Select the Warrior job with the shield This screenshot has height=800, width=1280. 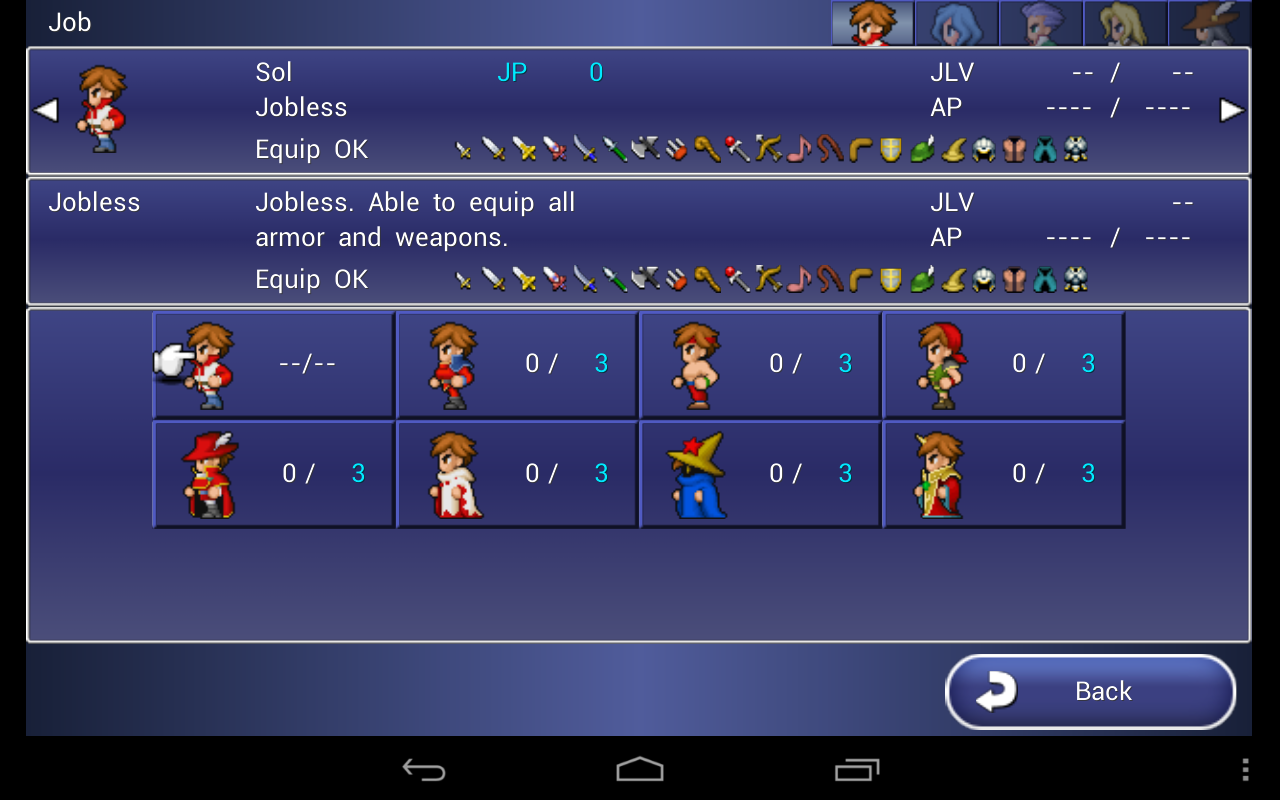[516, 363]
